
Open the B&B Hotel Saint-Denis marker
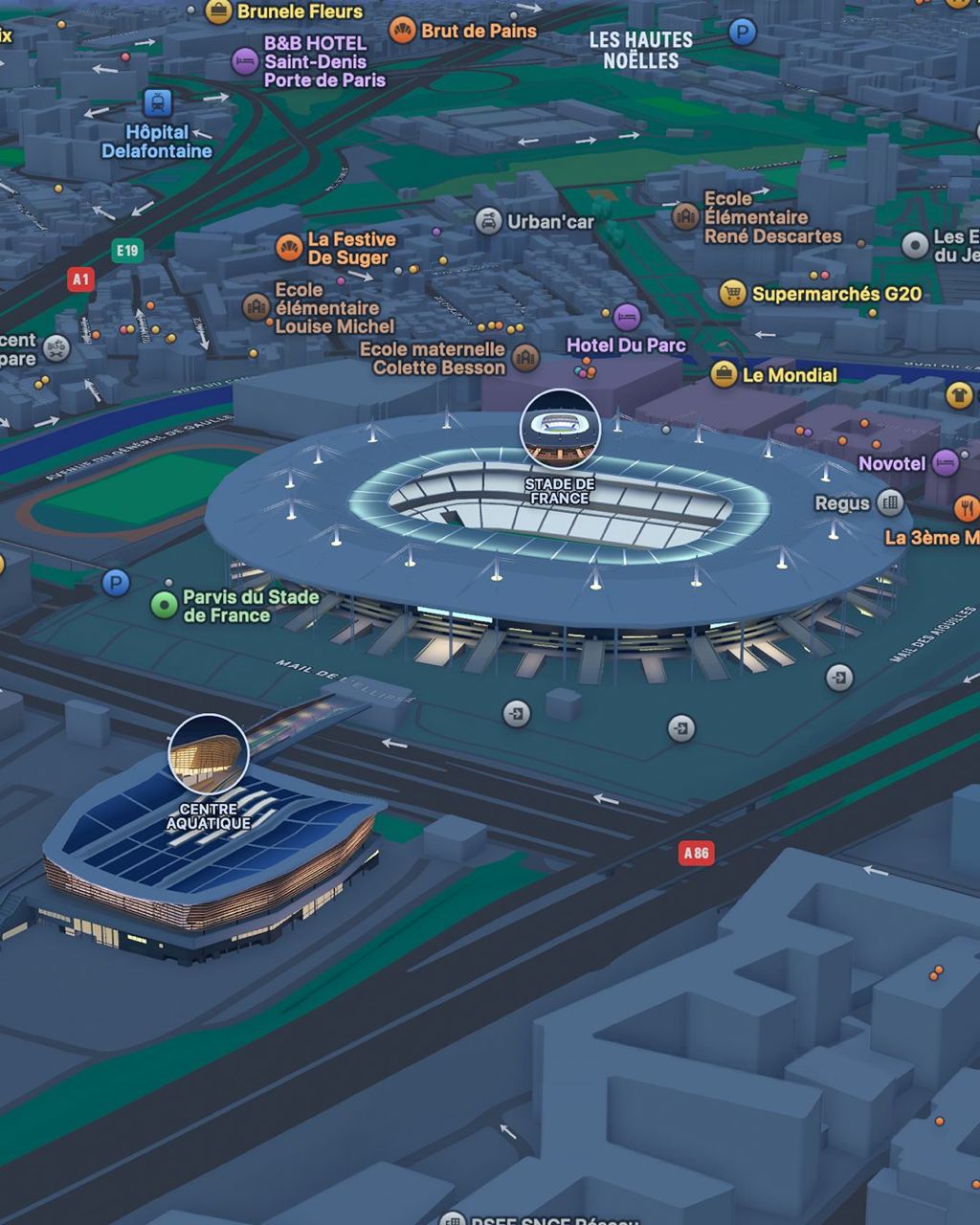245,62
